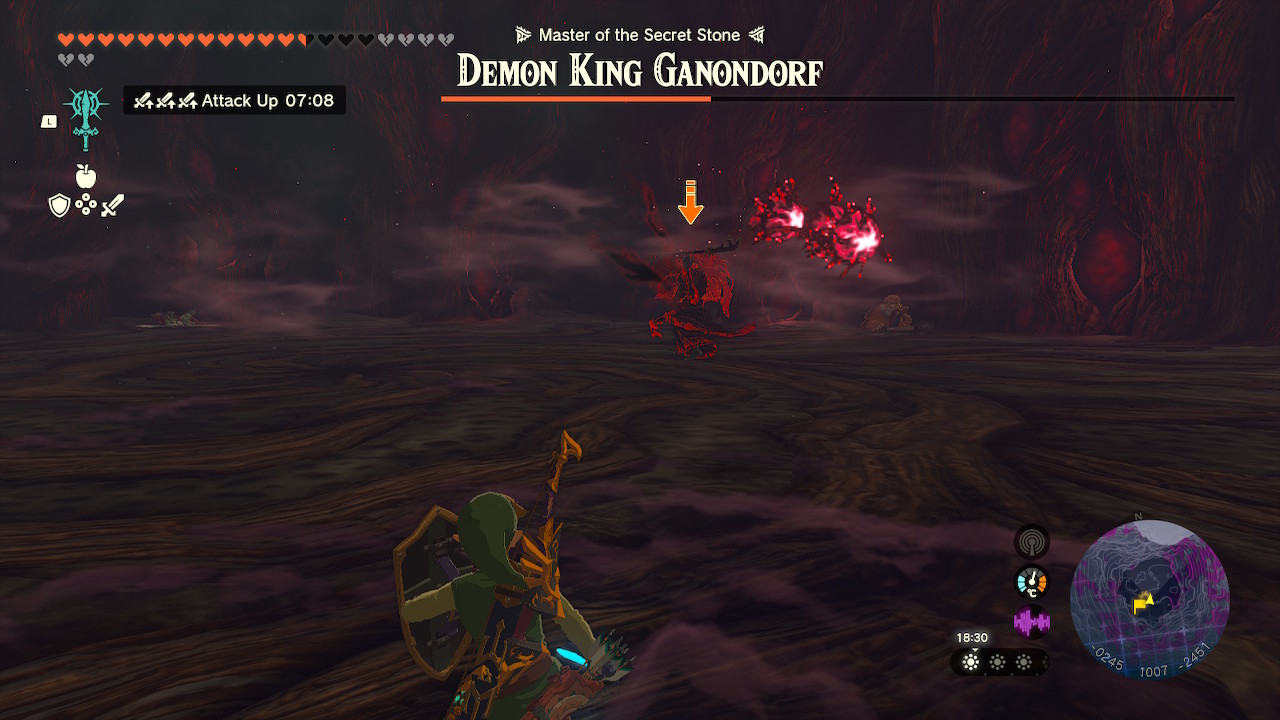Select the teal Fuse ability icon
This screenshot has height=720, width=1280.
85,115
